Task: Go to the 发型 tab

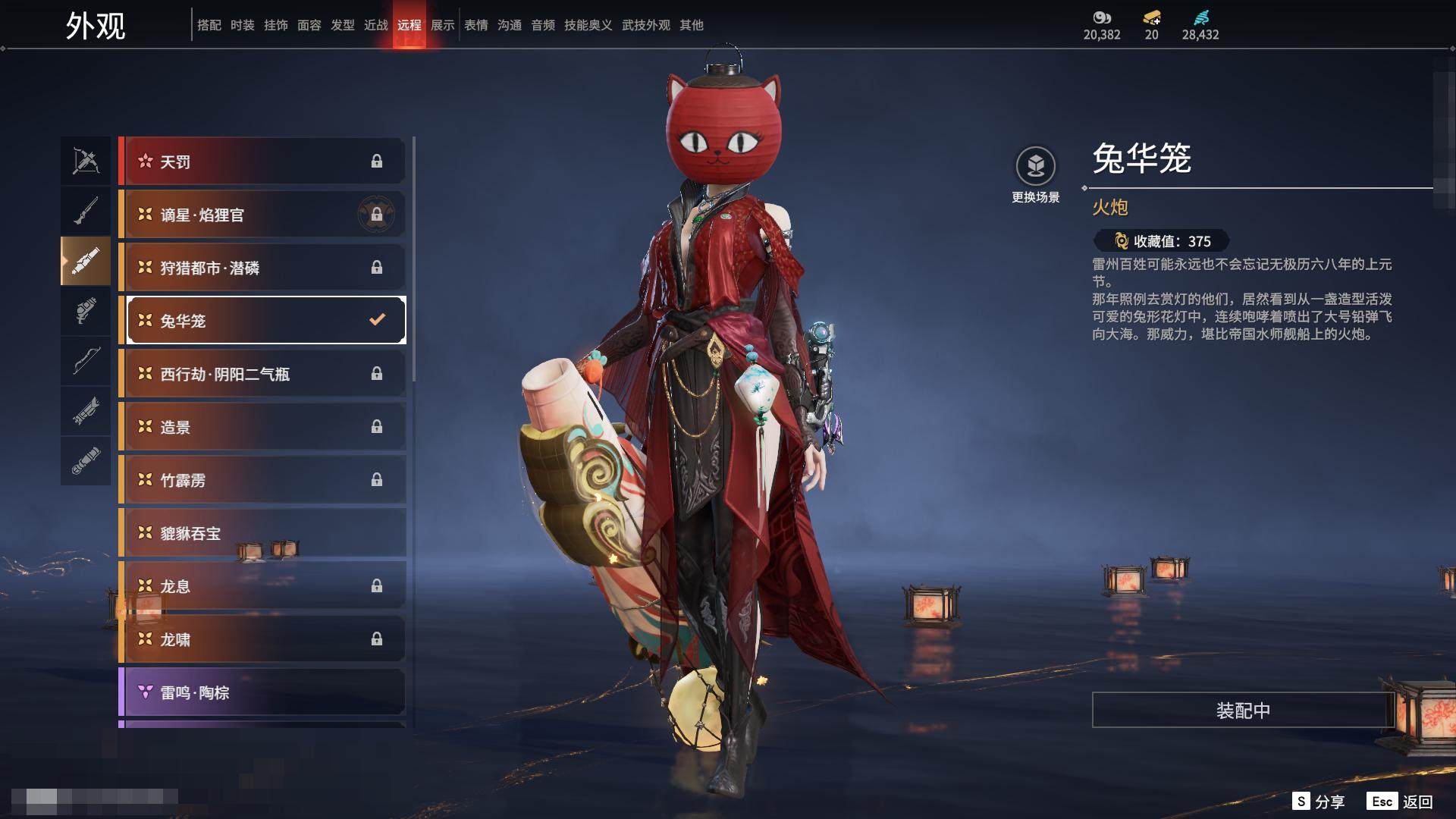Action: click(x=342, y=25)
